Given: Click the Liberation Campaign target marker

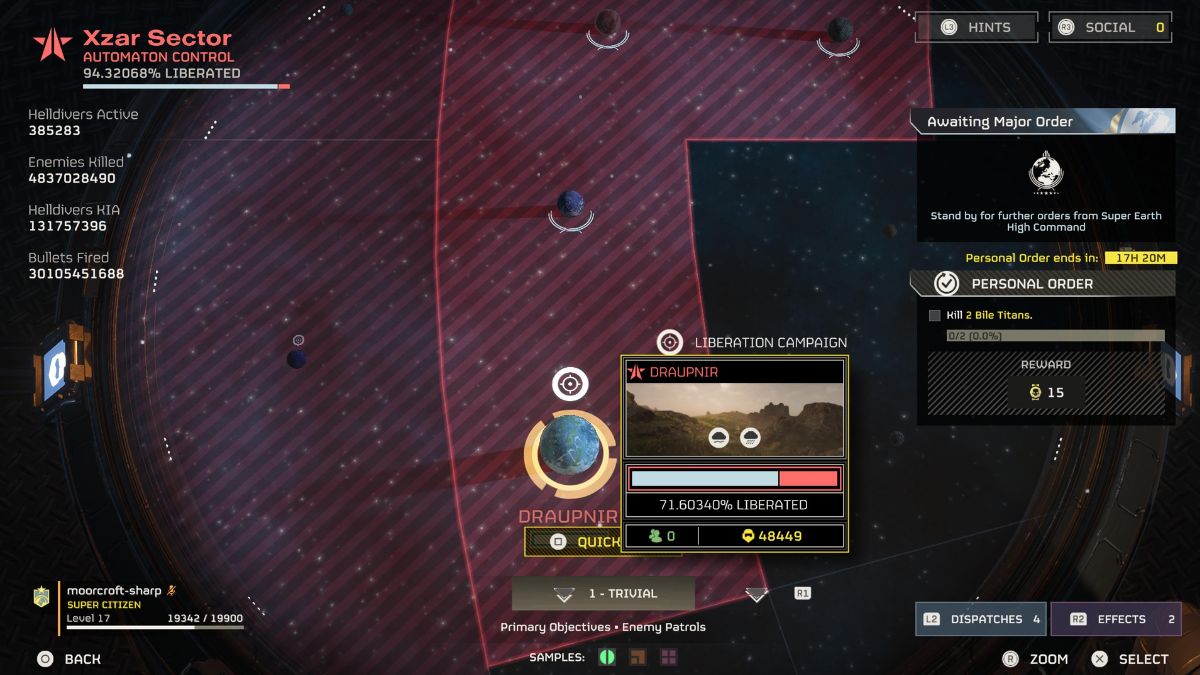Looking at the screenshot, I should pyautogui.click(x=670, y=342).
